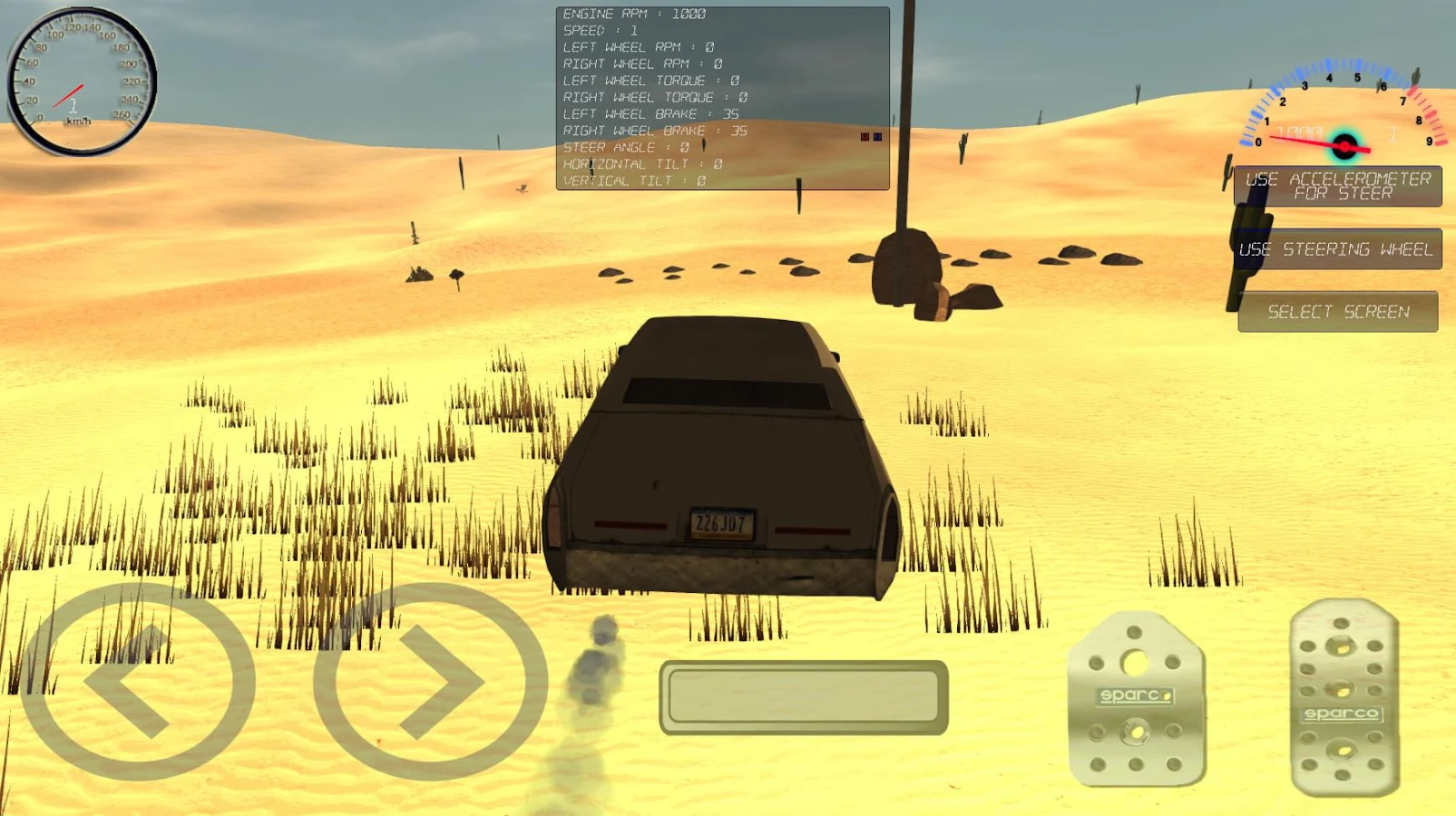Viewport: 1456px width, 816px height.
Task: Toggle the blue square indicator on the telemetry panel
Action: tap(877, 137)
